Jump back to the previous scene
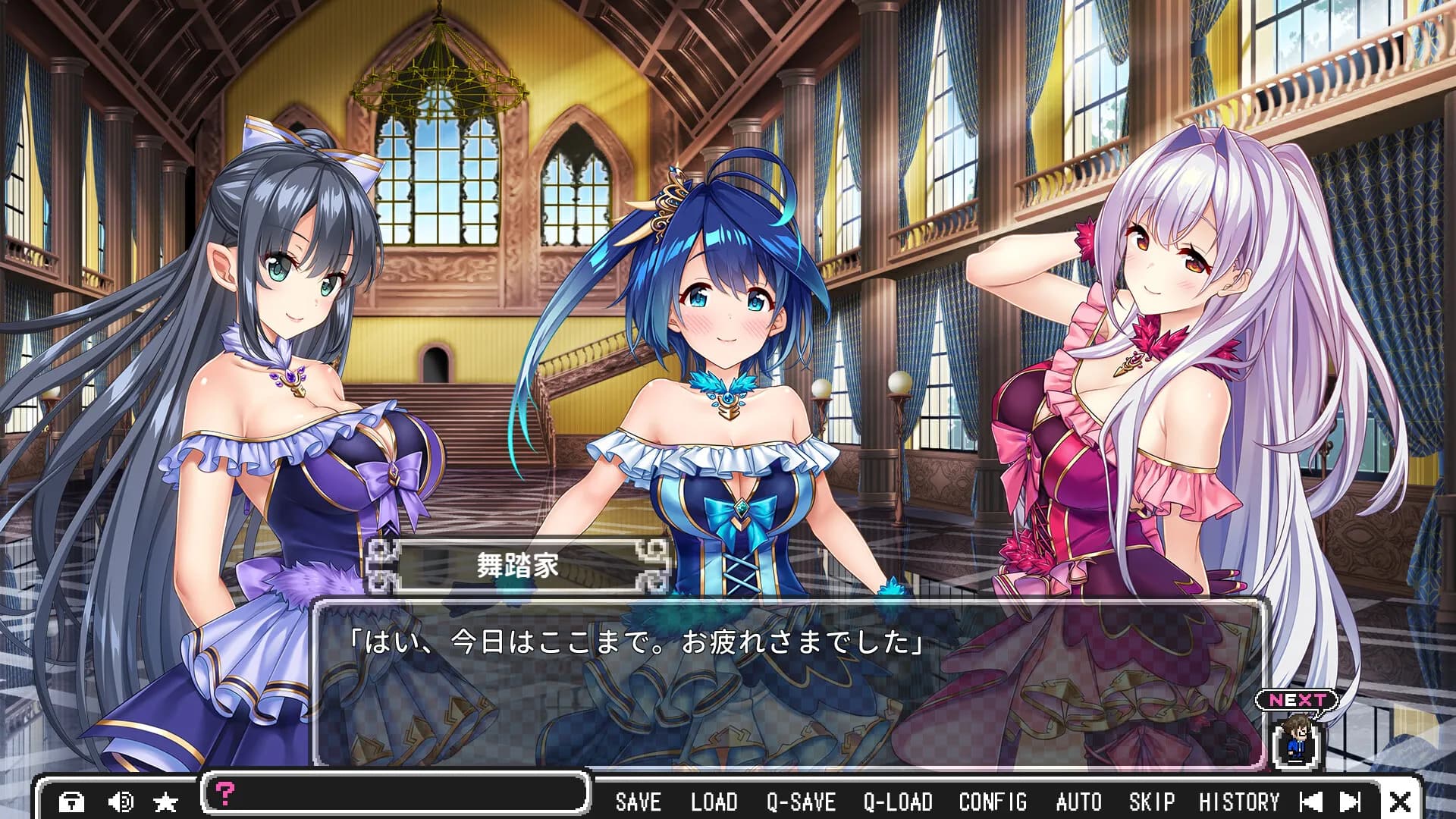1456x819 pixels. click(1310, 802)
